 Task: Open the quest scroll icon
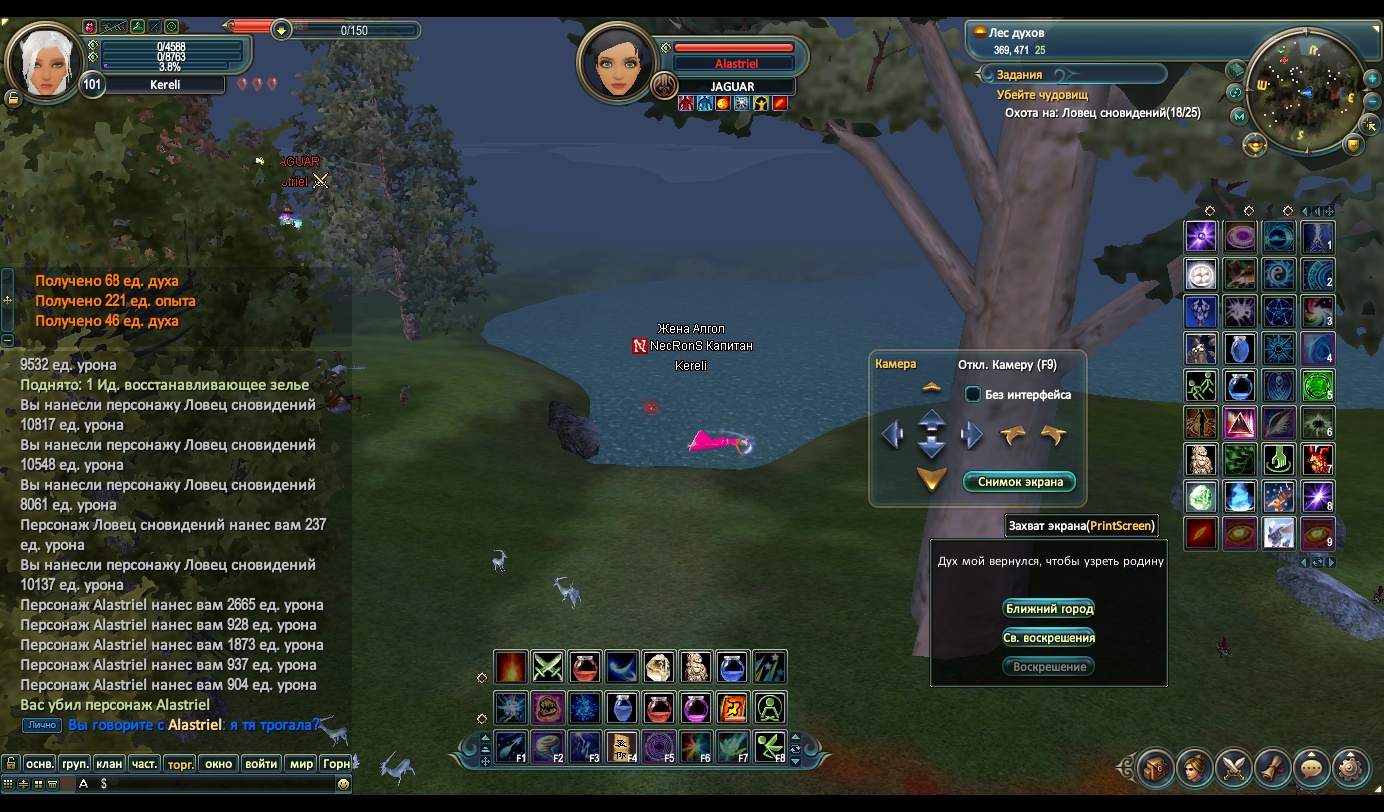pyautogui.click(x=1272, y=768)
